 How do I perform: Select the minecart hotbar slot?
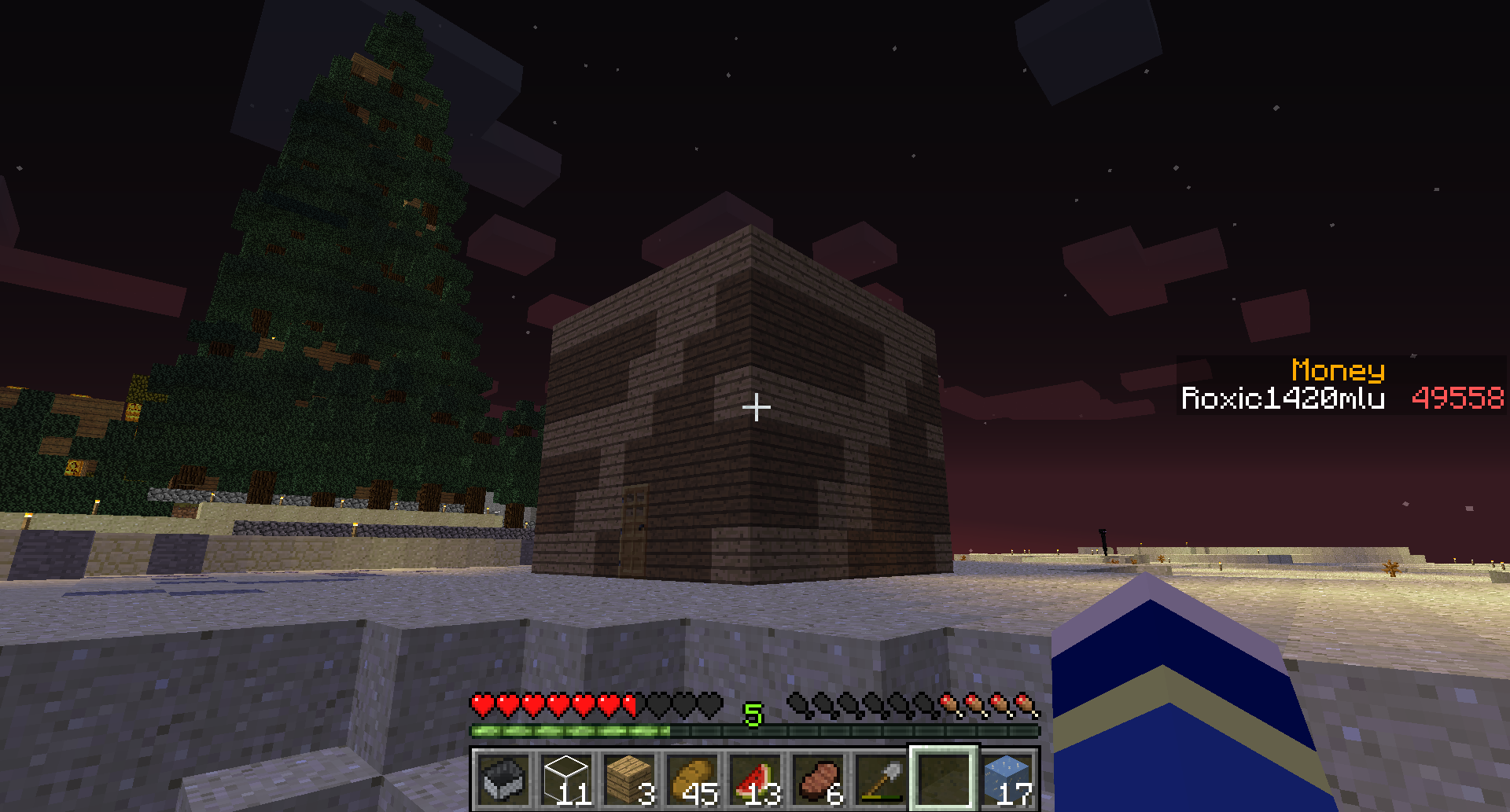point(504,779)
